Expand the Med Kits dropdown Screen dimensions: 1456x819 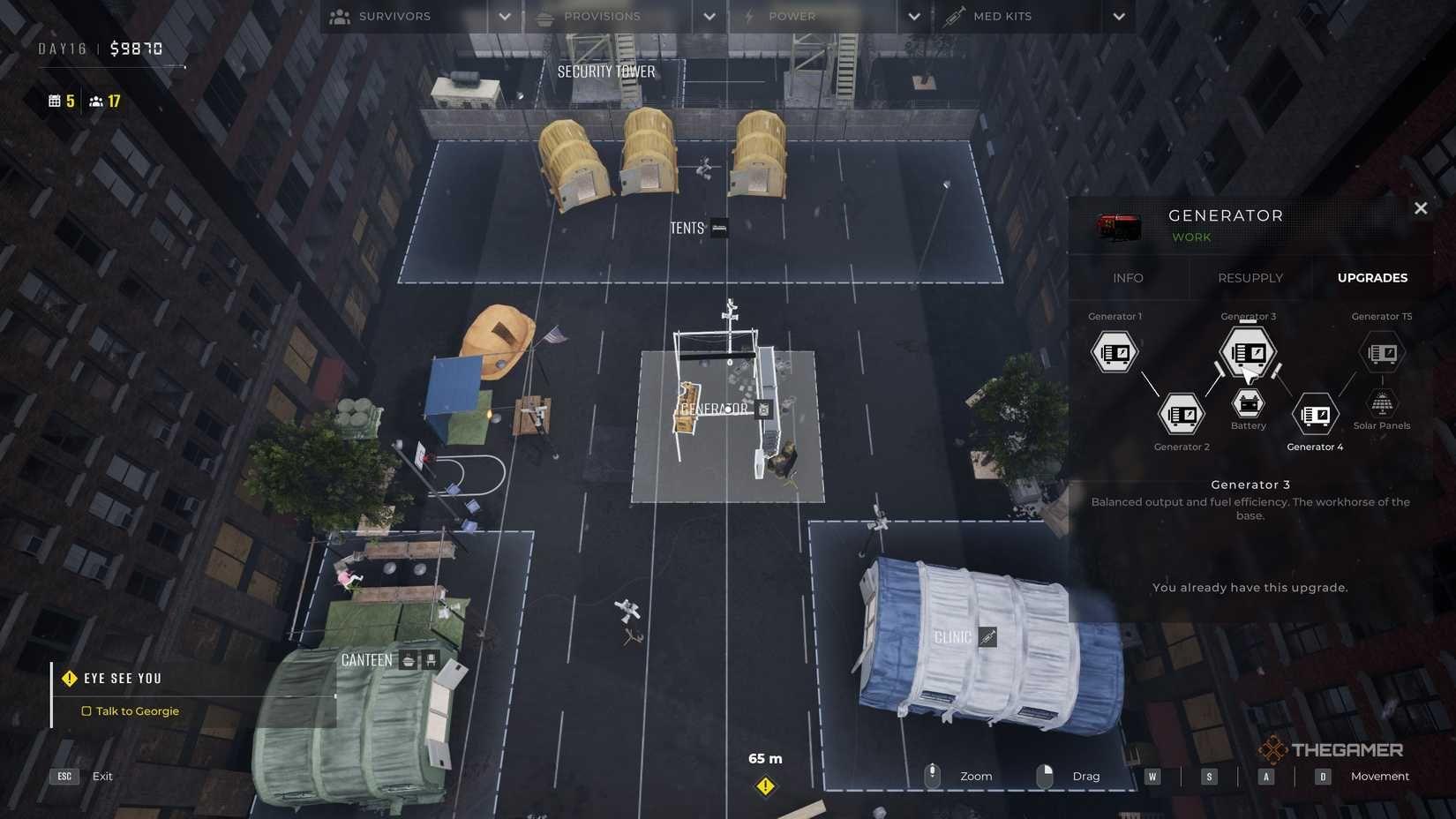coord(1119,16)
